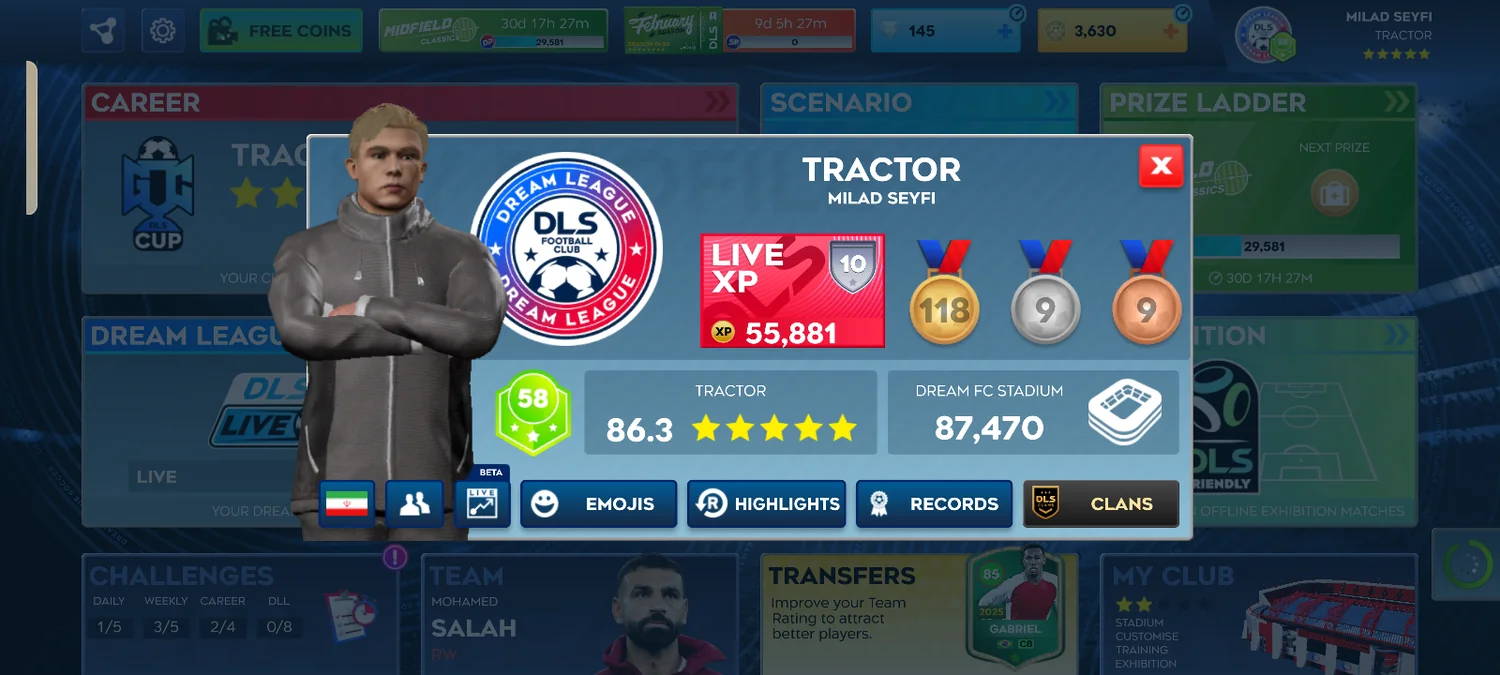
Task: Open the Emojis menu
Action: coord(598,504)
